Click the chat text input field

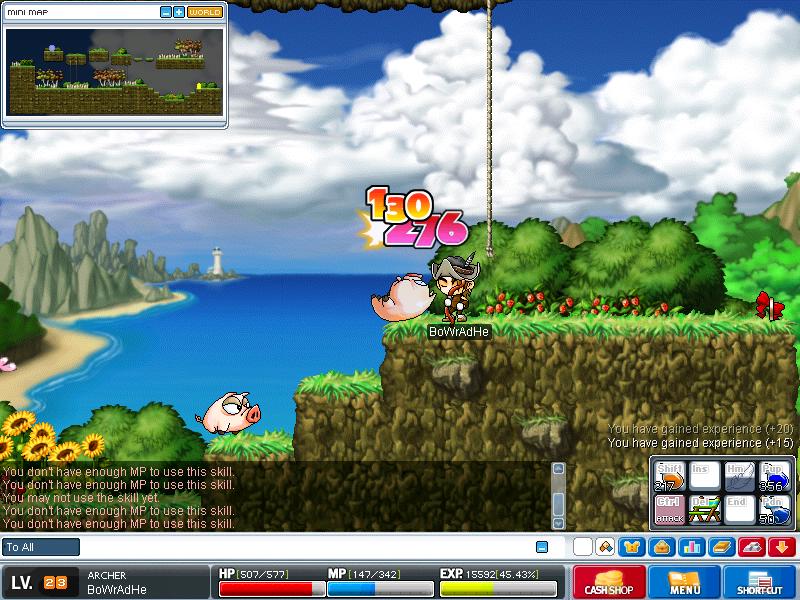(x=300, y=547)
